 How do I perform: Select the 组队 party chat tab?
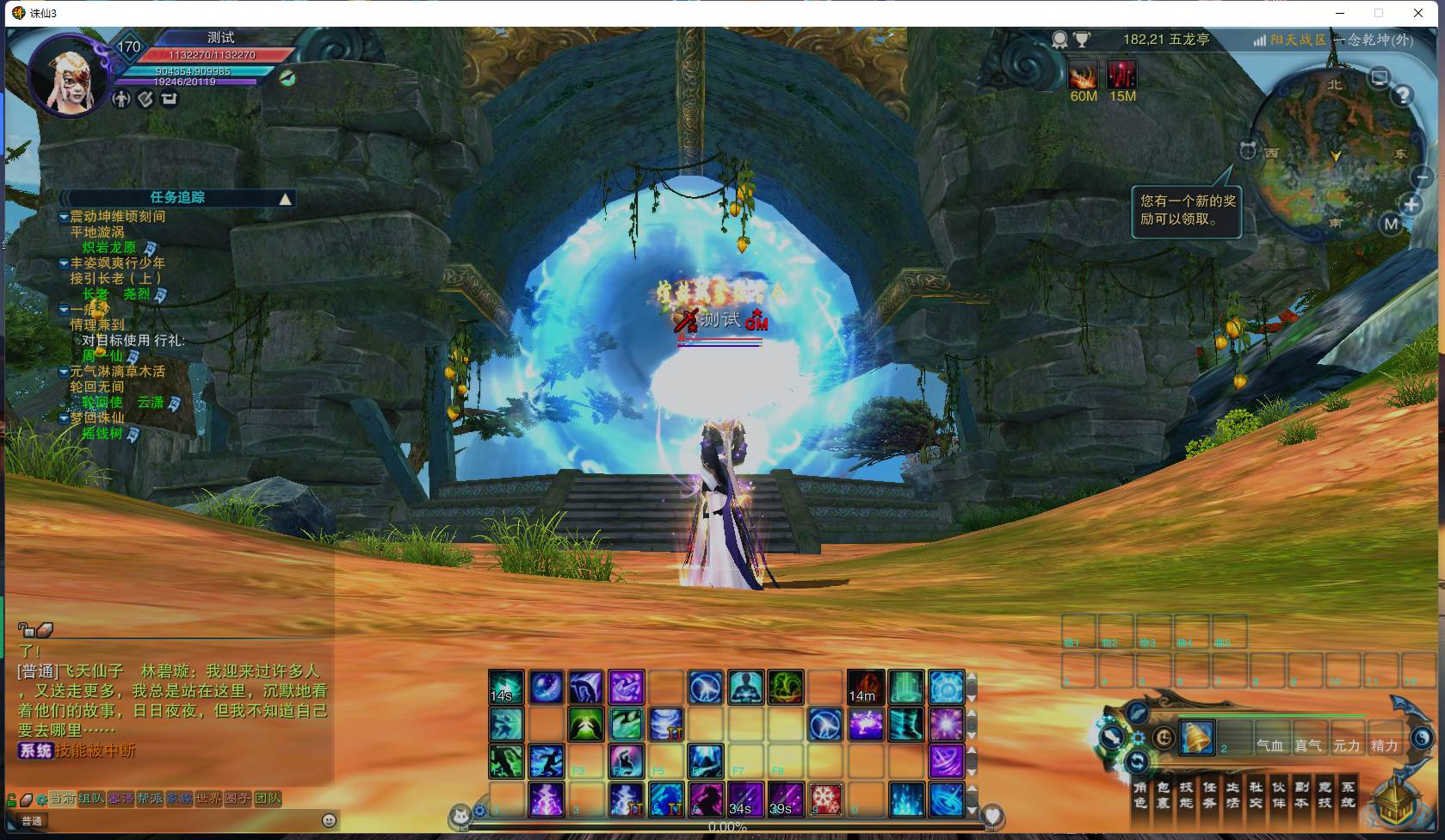pos(91,799)
